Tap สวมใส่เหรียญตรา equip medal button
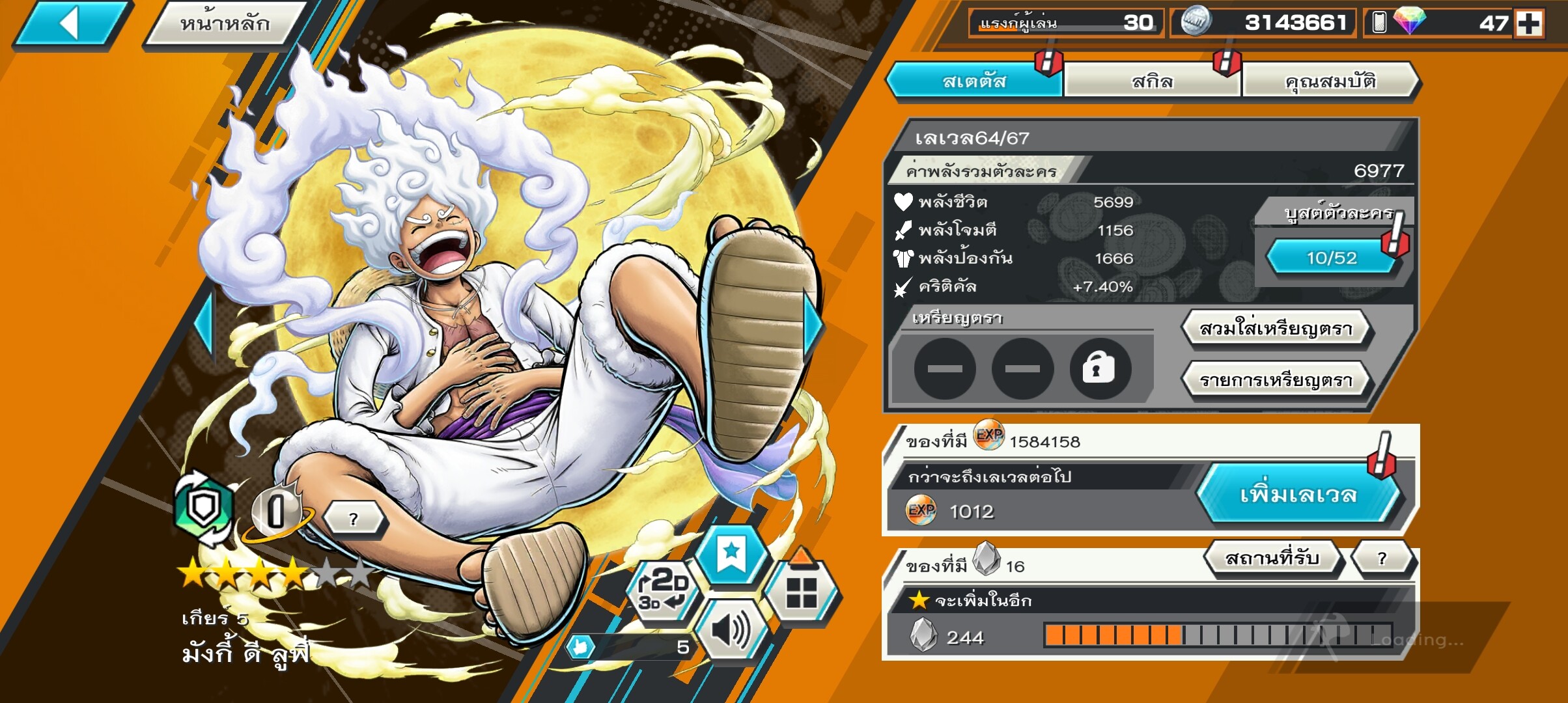The height and width of the screenshot is (703, 1568). pyautogui.click(x=1276, y=329)
